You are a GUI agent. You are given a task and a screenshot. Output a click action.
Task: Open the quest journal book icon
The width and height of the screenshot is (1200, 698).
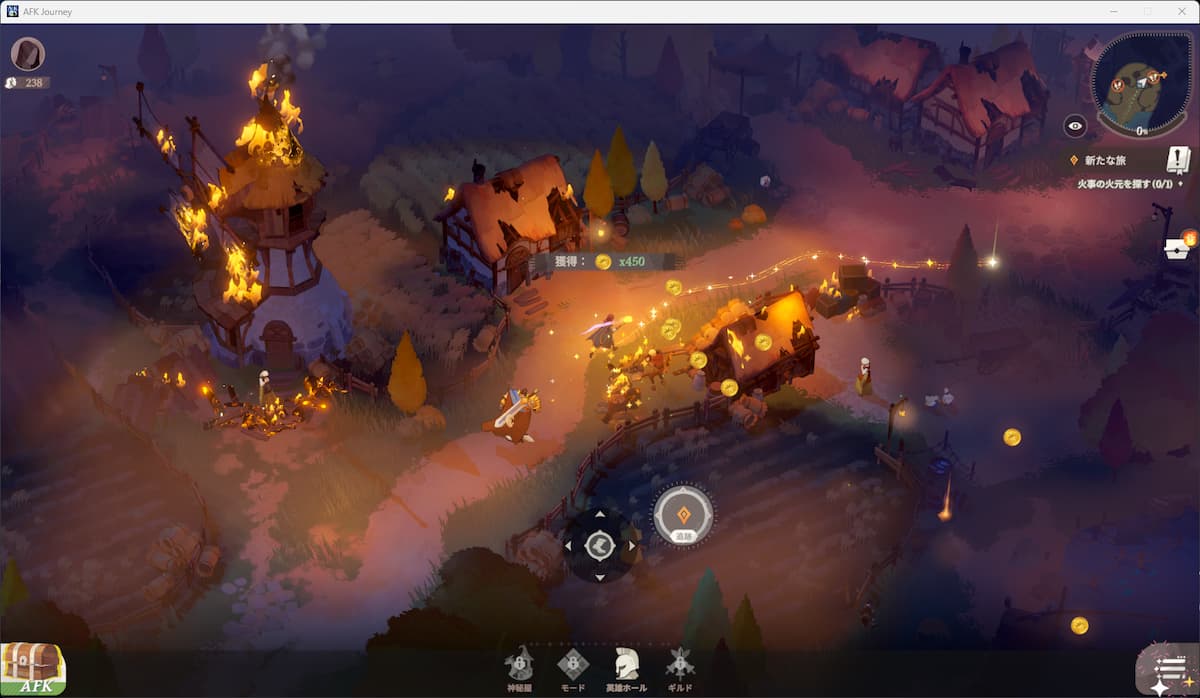point(1178,159)
